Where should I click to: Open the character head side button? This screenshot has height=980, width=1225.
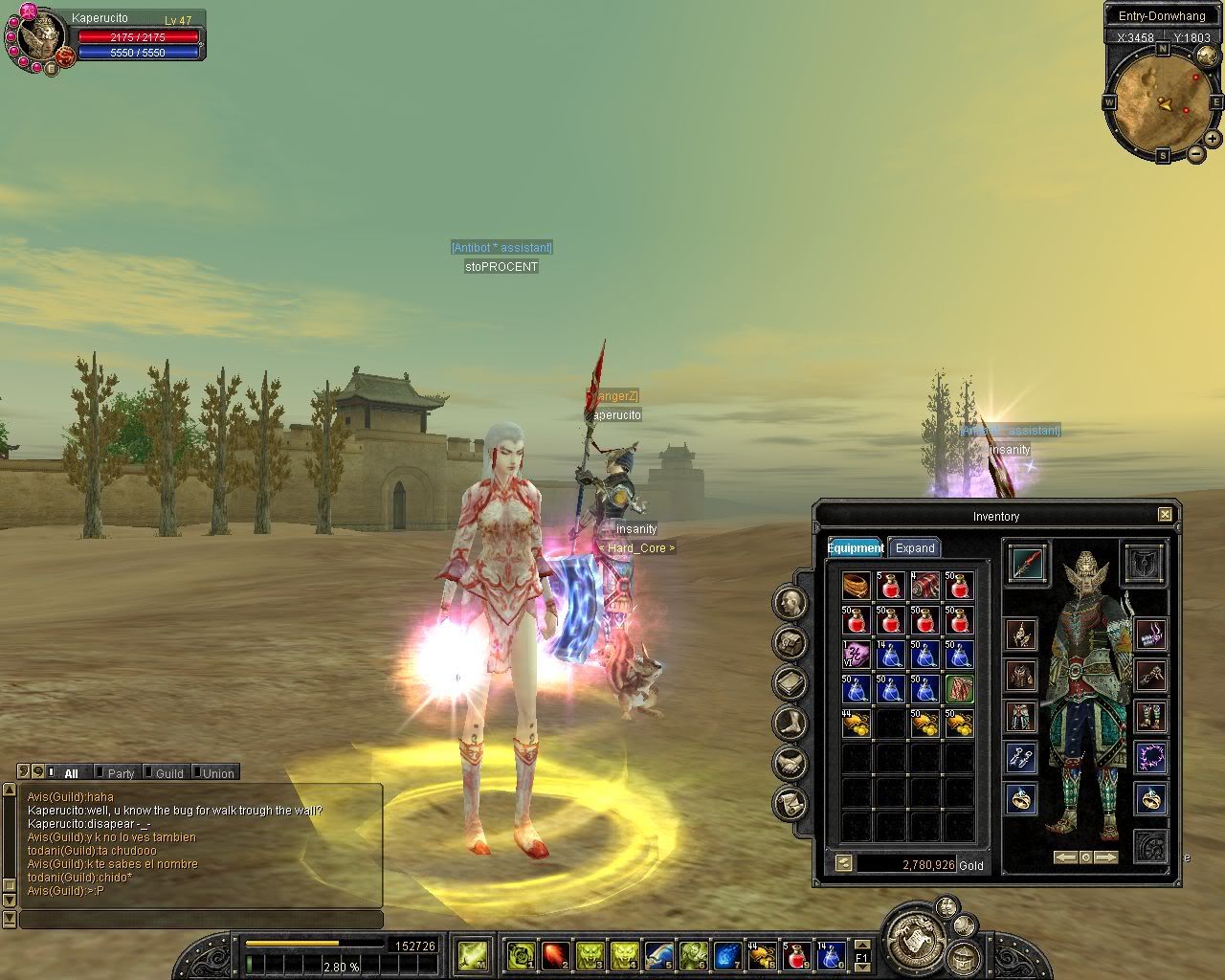click(791, 602)
